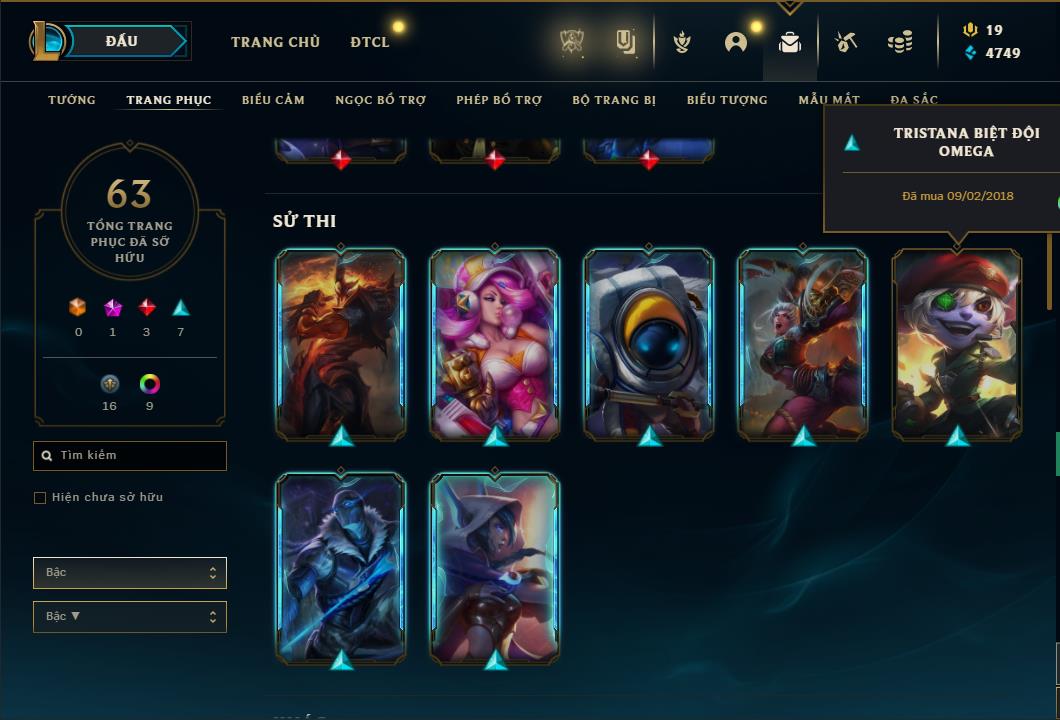Click the ĐẤU play button
The image size is (1060, 720).
point(122,41)
